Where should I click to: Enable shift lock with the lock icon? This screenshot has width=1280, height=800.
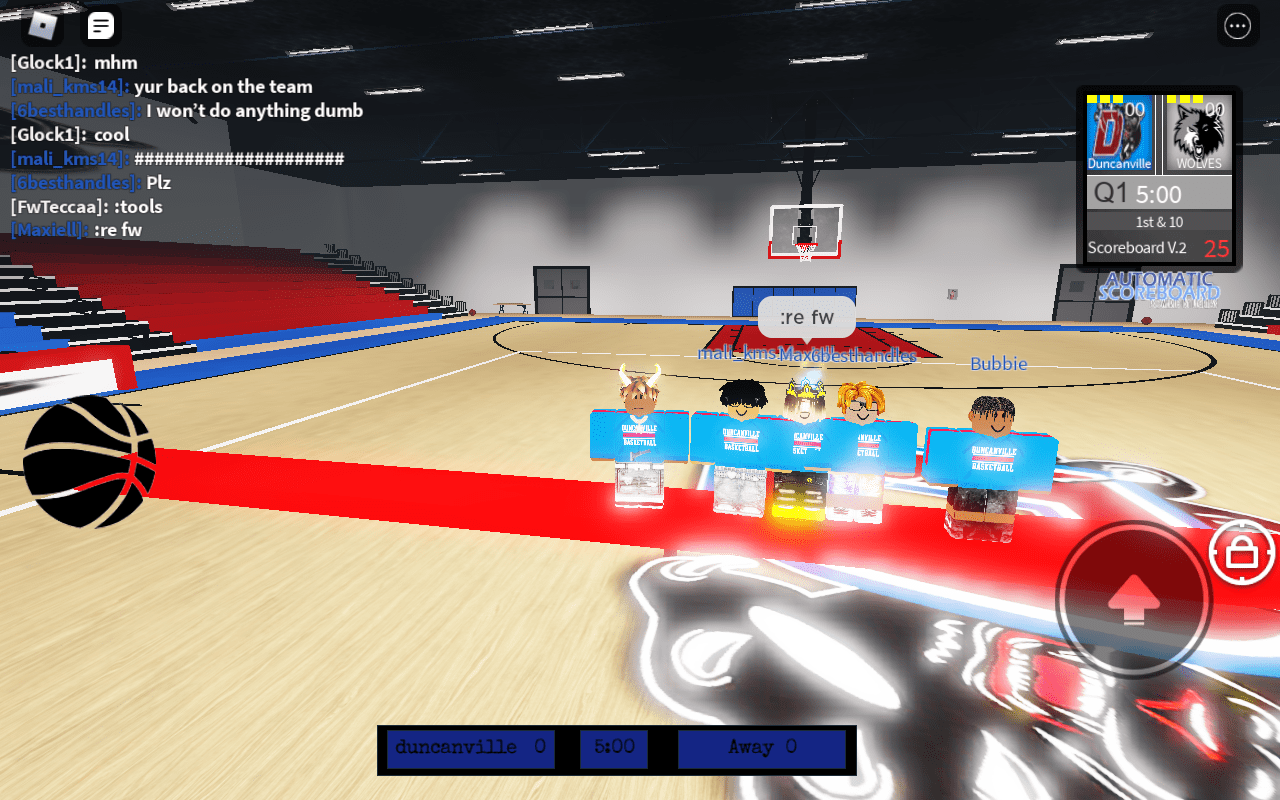click(1240, 553)
